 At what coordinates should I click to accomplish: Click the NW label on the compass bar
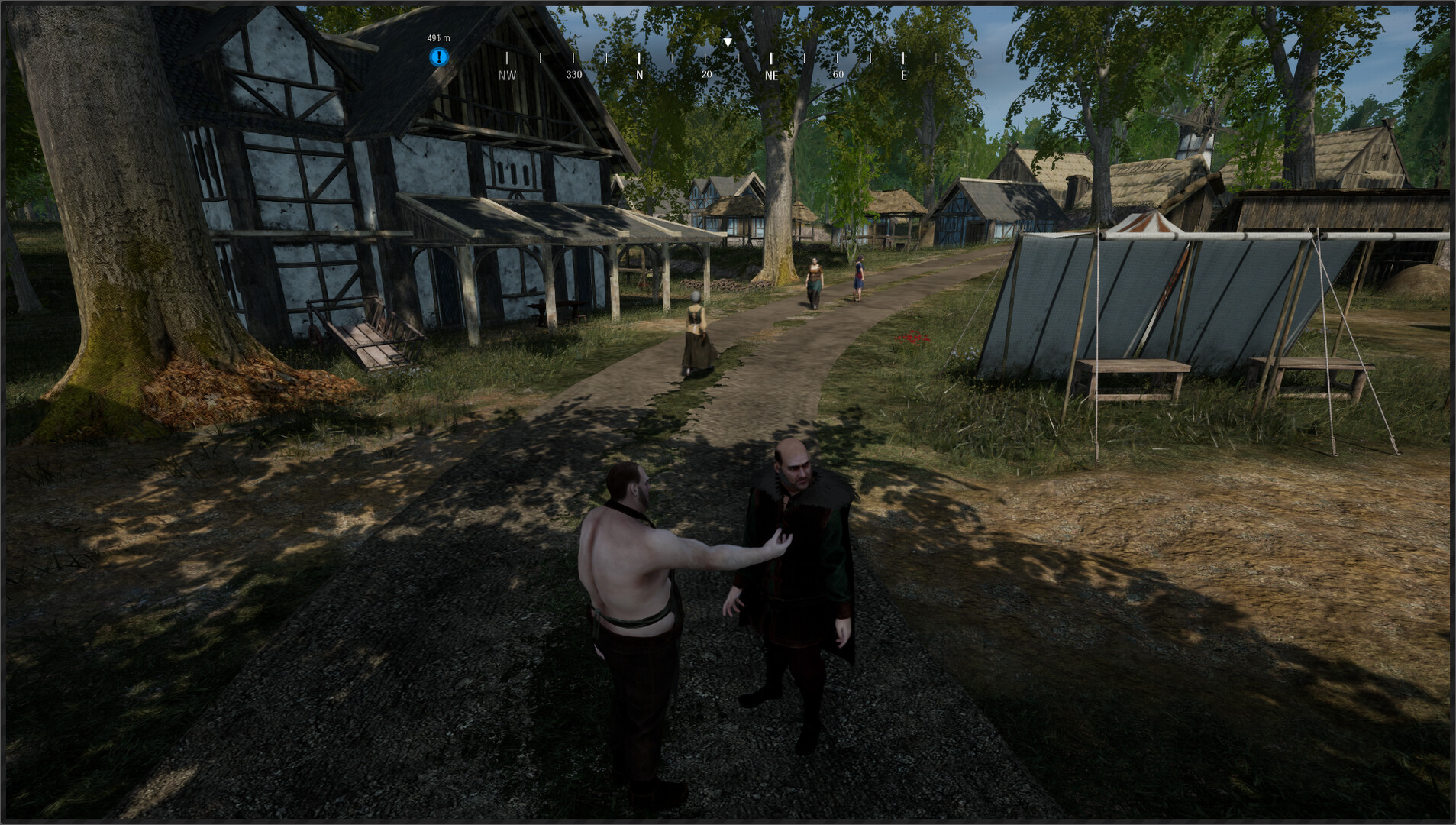(506, 74)
